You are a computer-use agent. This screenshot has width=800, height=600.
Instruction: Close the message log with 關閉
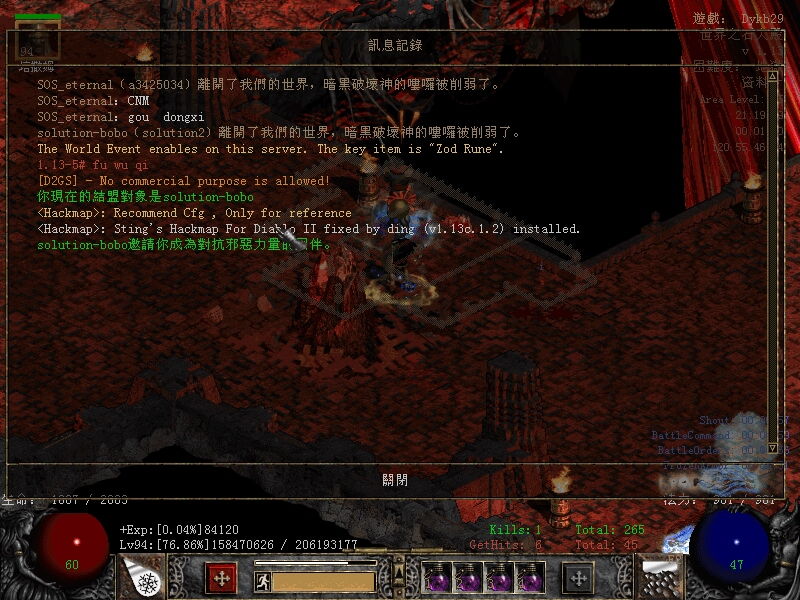click(x=395, y=479)
